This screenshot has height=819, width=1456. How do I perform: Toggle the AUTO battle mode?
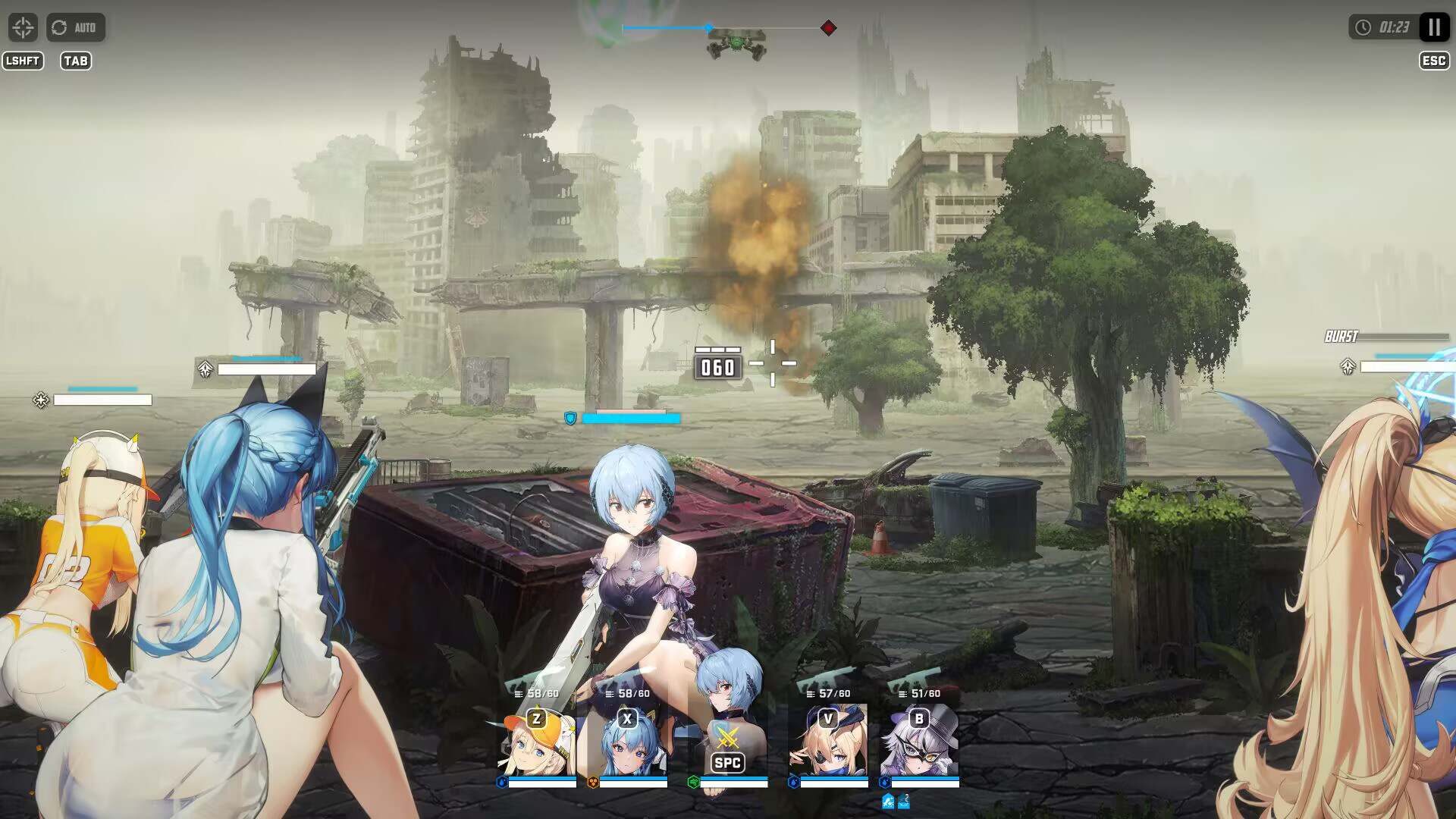(76, 27)
